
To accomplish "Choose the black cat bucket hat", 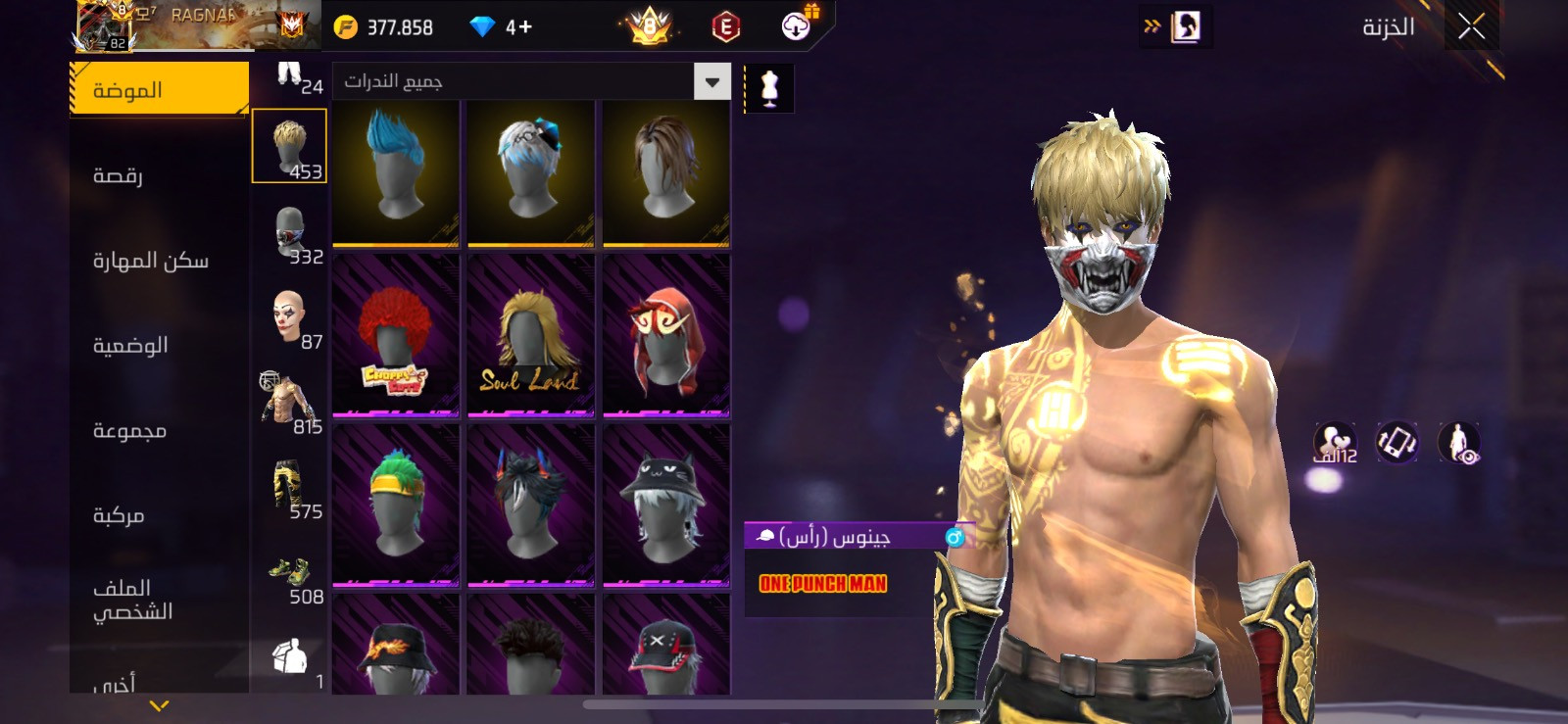I will pyautogui.click(x=665, y=505).
